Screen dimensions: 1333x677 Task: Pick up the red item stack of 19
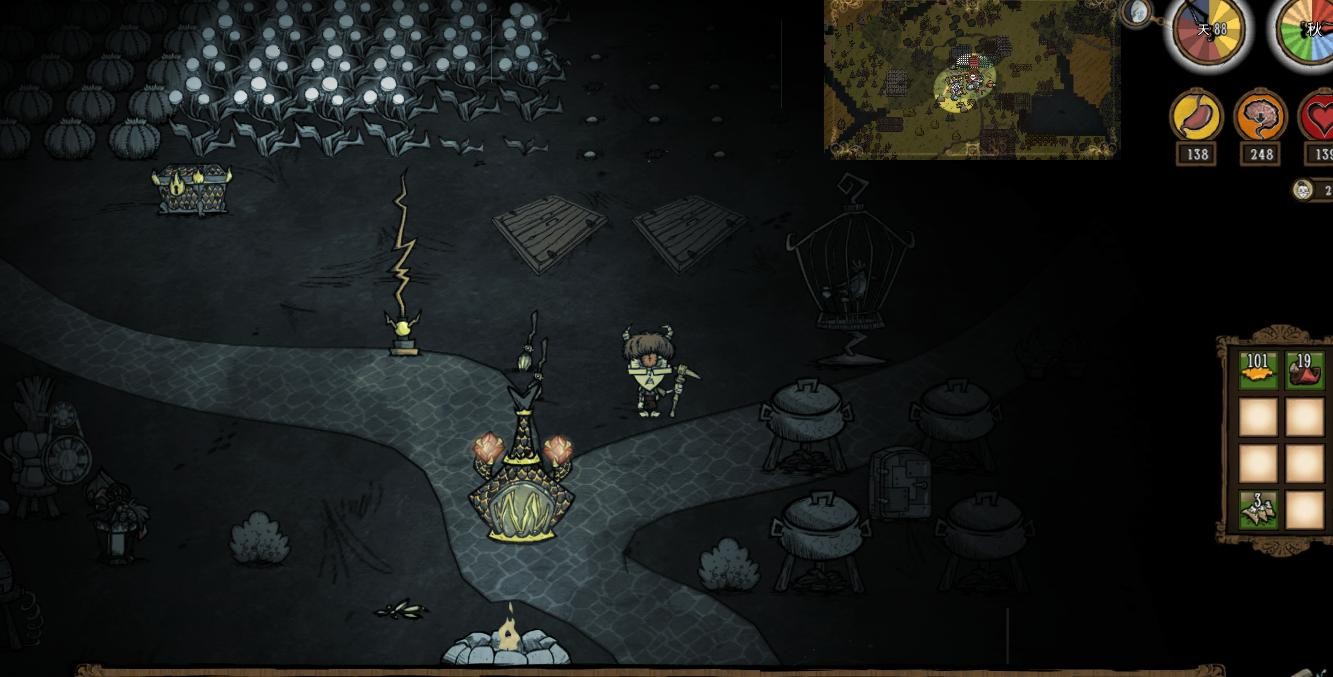point(1304,370)
